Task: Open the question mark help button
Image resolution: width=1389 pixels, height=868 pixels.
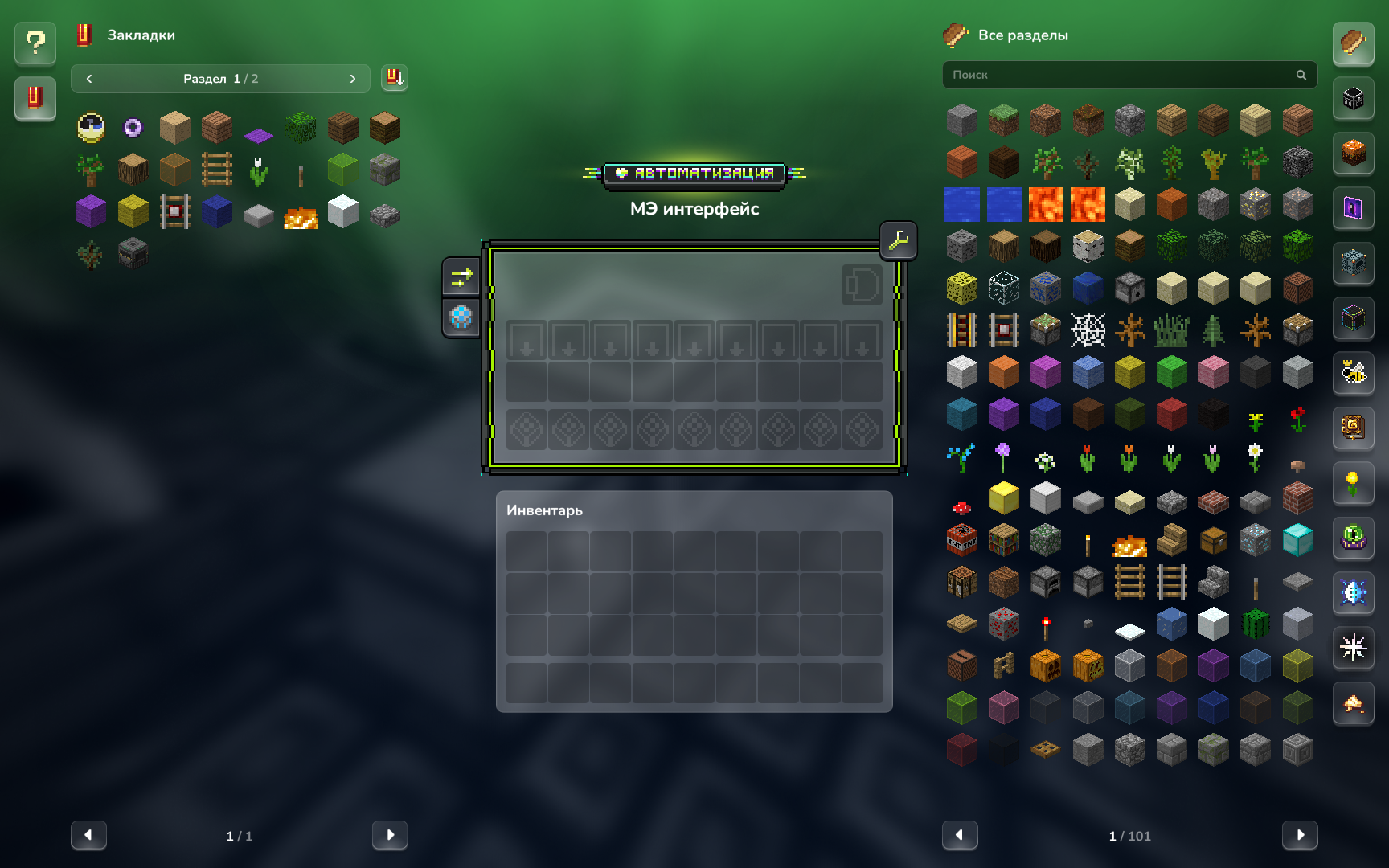Action: click(x=35, y=43)
